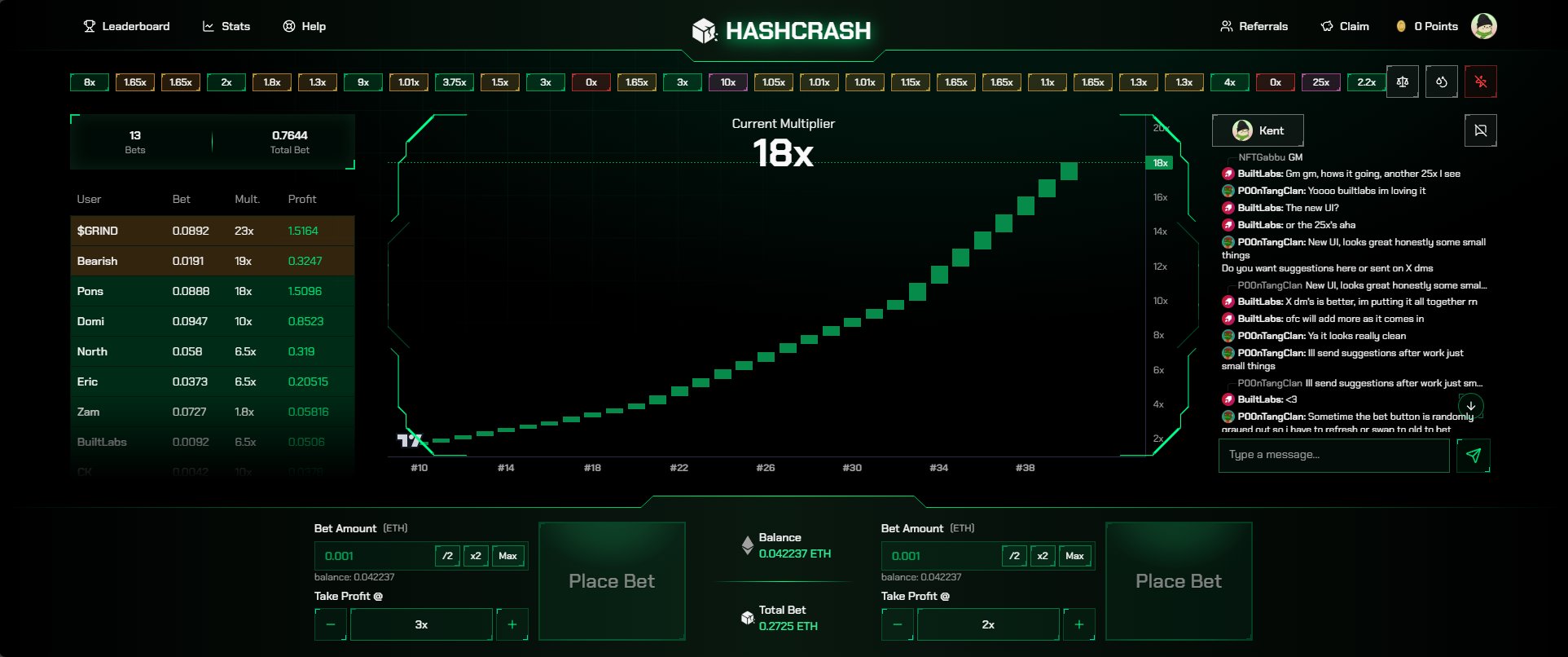Click the scroll-to-latest arrow in chat
The height and width of the screenshot is (657, 1568).
[1471, 405]
